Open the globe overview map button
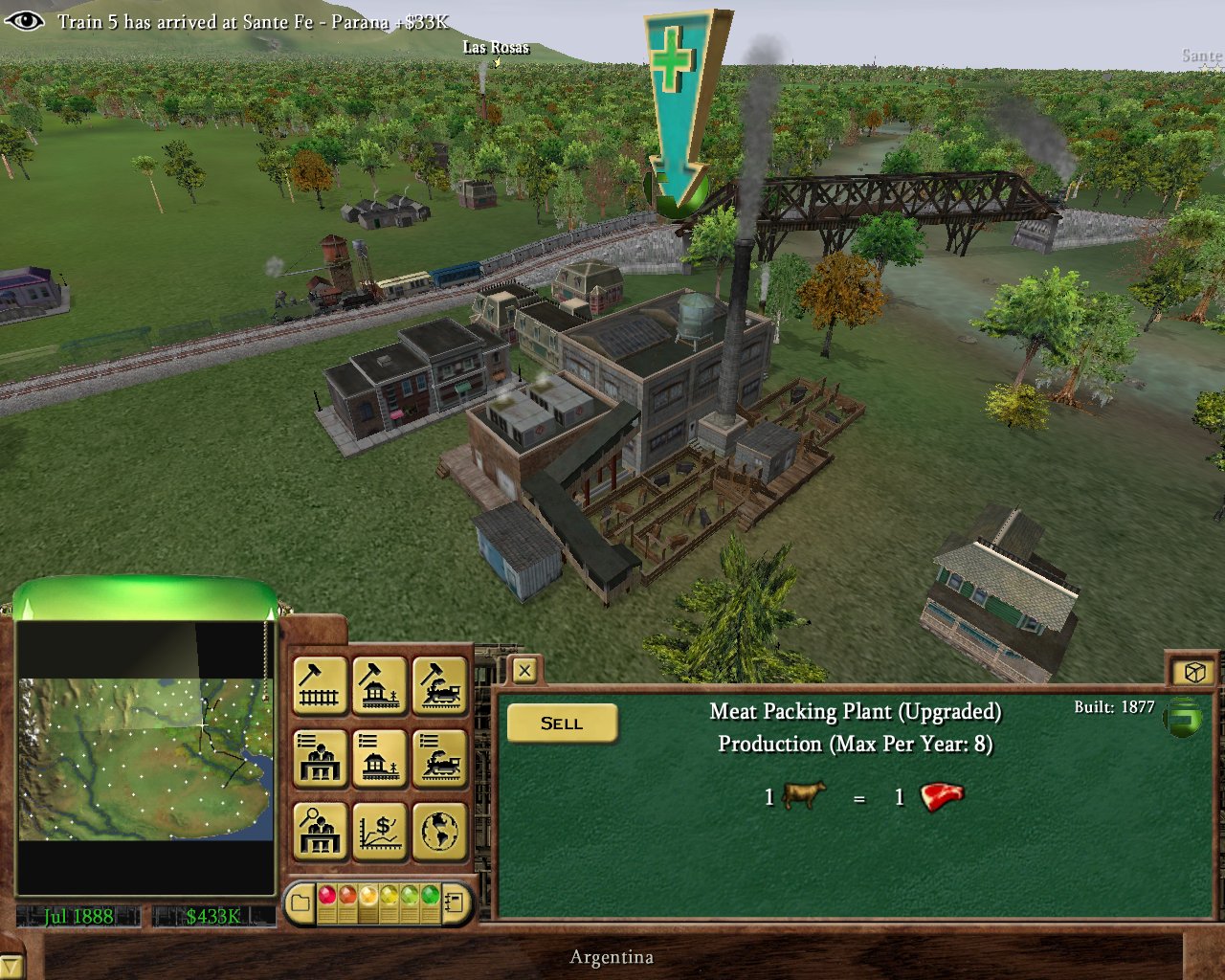Image resolution: width=1225 pixels, height=980 pixels. coord(440,831)
